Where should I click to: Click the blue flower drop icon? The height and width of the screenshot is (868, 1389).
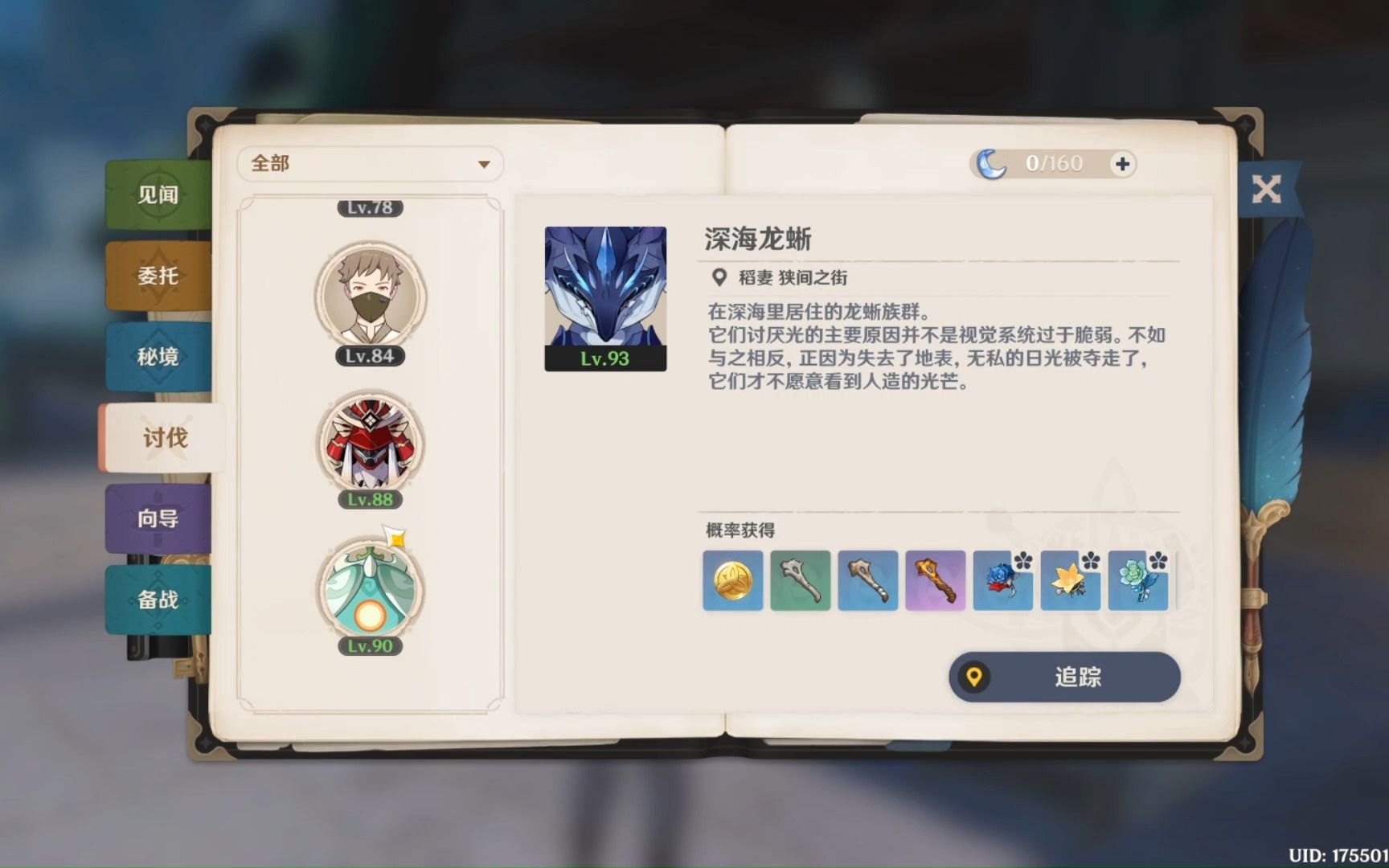(x=1002, y=582)
